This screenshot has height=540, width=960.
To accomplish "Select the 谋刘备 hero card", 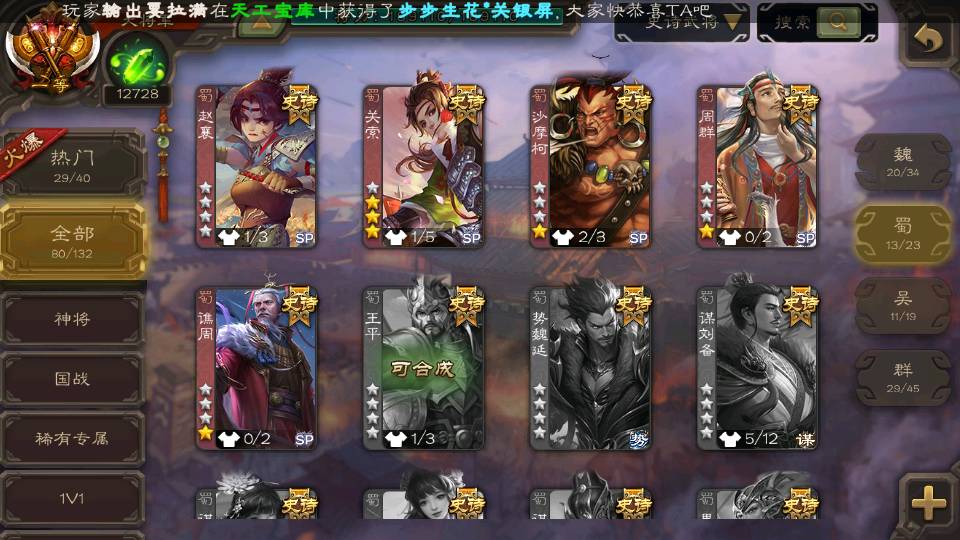I will tap(757, 368).
